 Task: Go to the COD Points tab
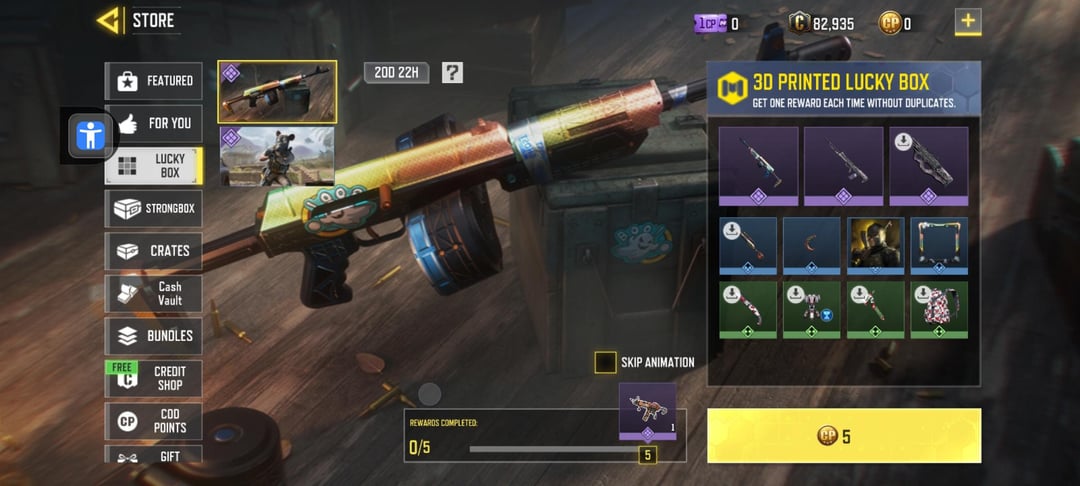click(154, 421)
